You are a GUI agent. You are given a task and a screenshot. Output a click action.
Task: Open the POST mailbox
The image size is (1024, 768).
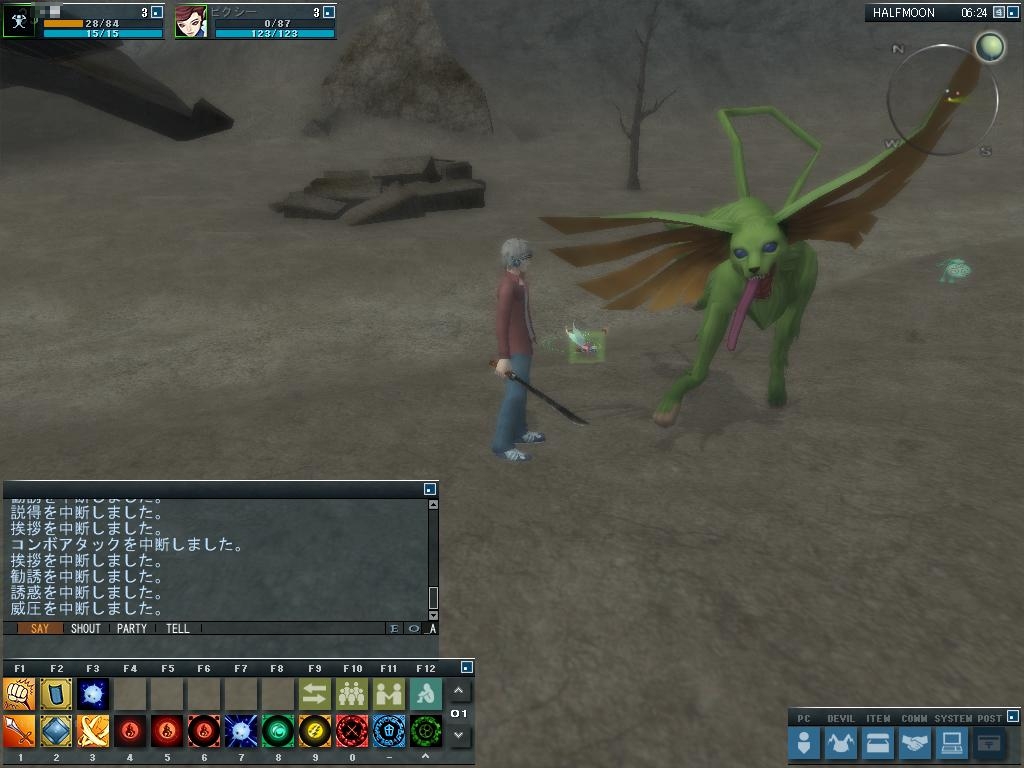pos(988,743)
